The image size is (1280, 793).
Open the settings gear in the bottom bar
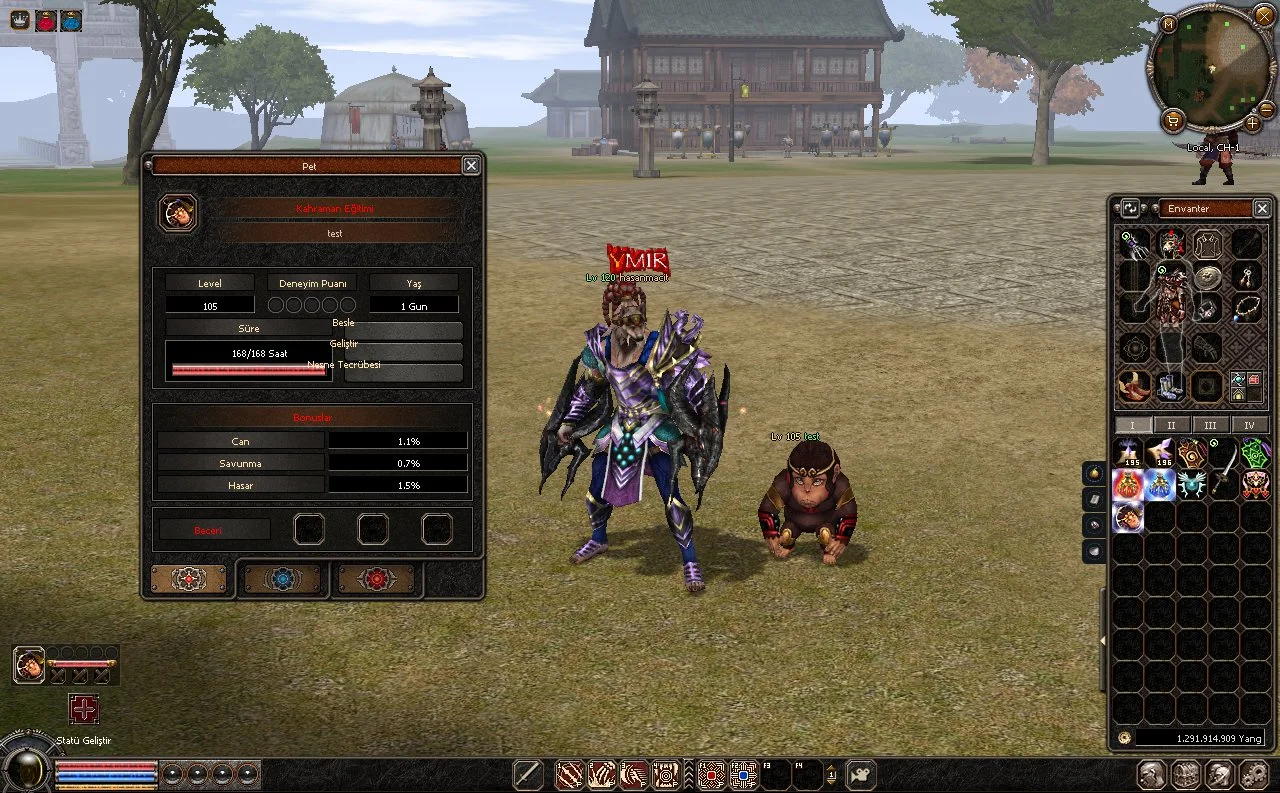[1253, 774]
